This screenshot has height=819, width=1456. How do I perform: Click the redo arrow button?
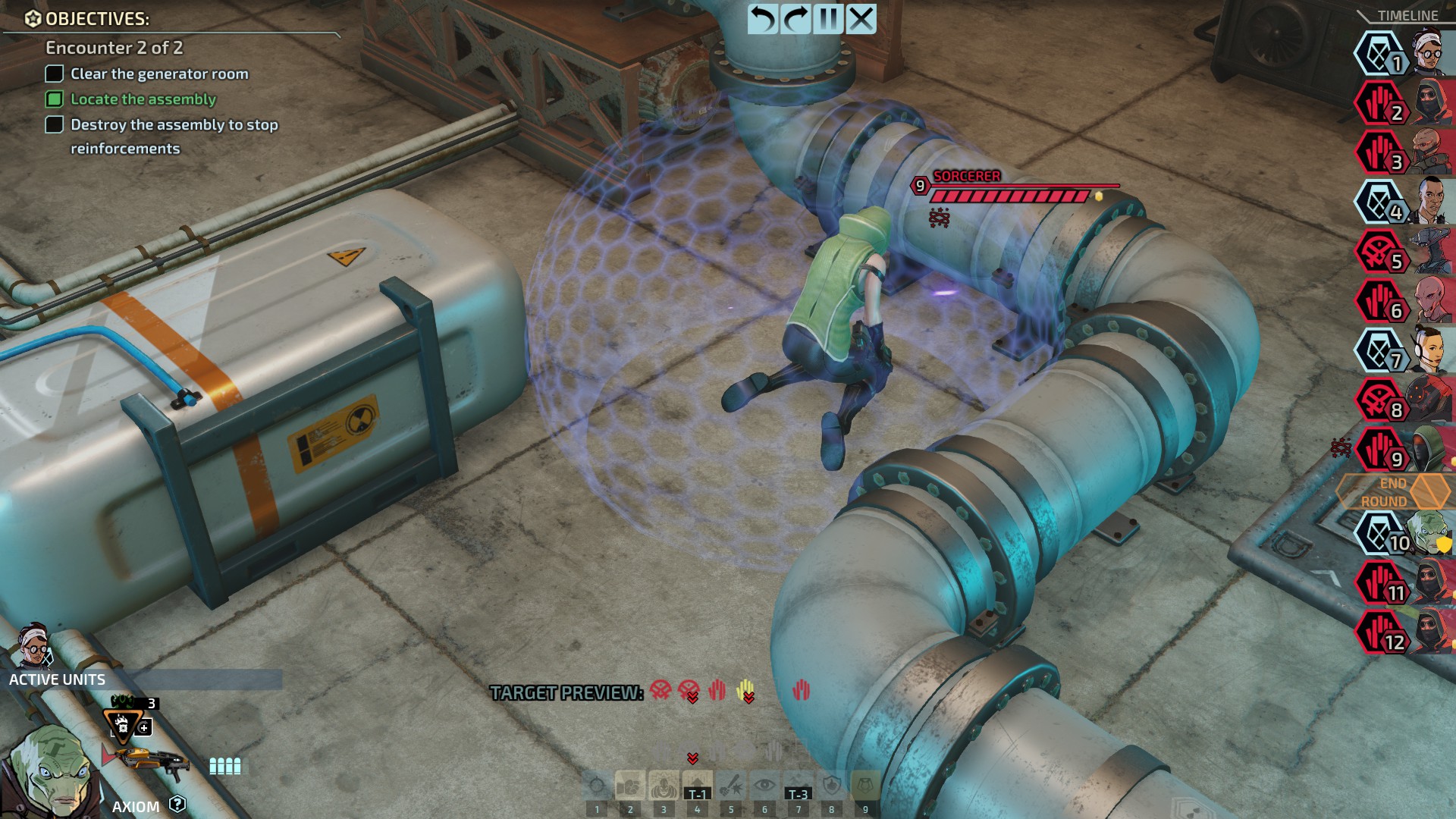click(x=795, y=19)
